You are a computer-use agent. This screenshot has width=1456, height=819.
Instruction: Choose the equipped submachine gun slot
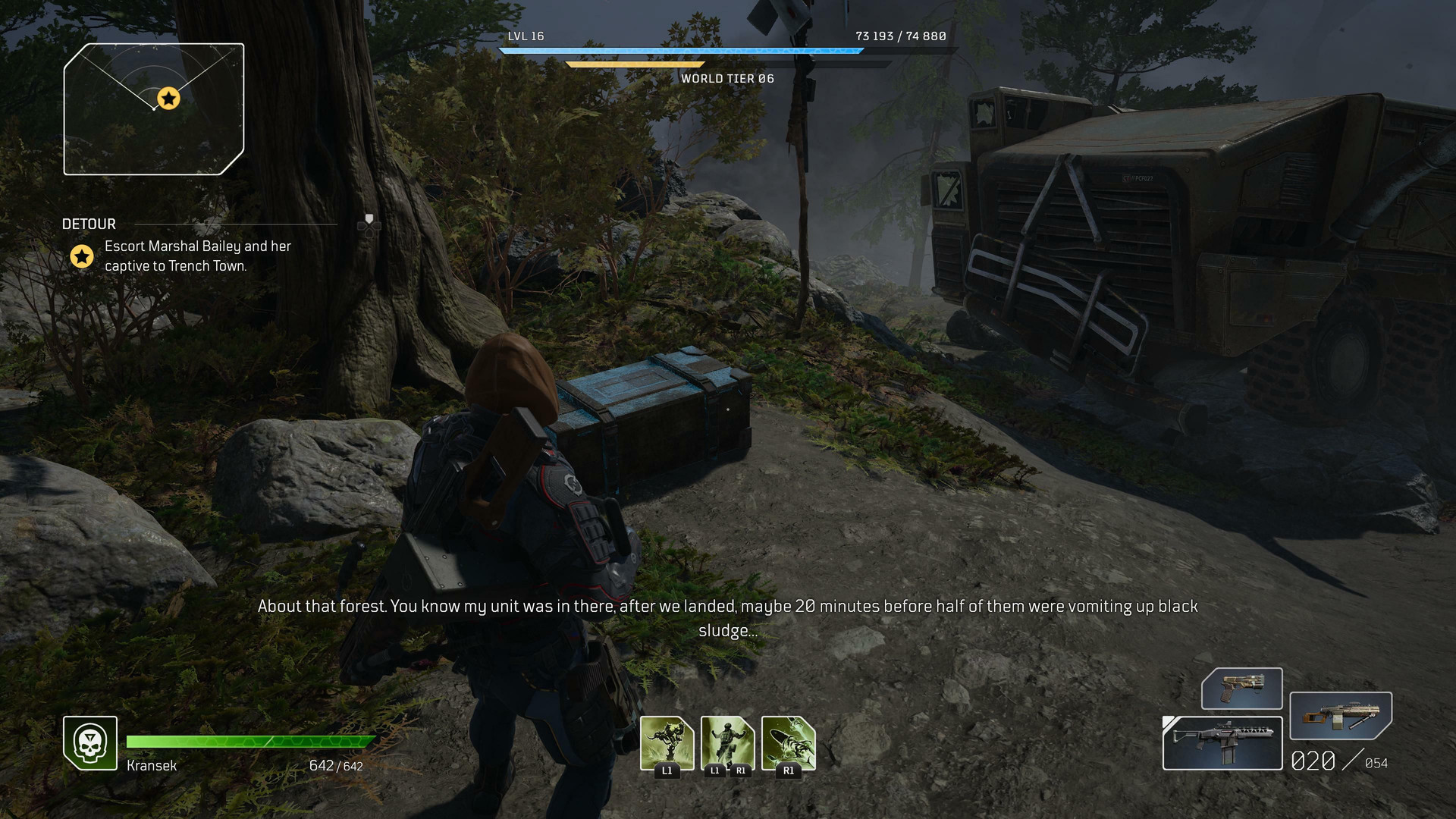(x=1222, y=743)
